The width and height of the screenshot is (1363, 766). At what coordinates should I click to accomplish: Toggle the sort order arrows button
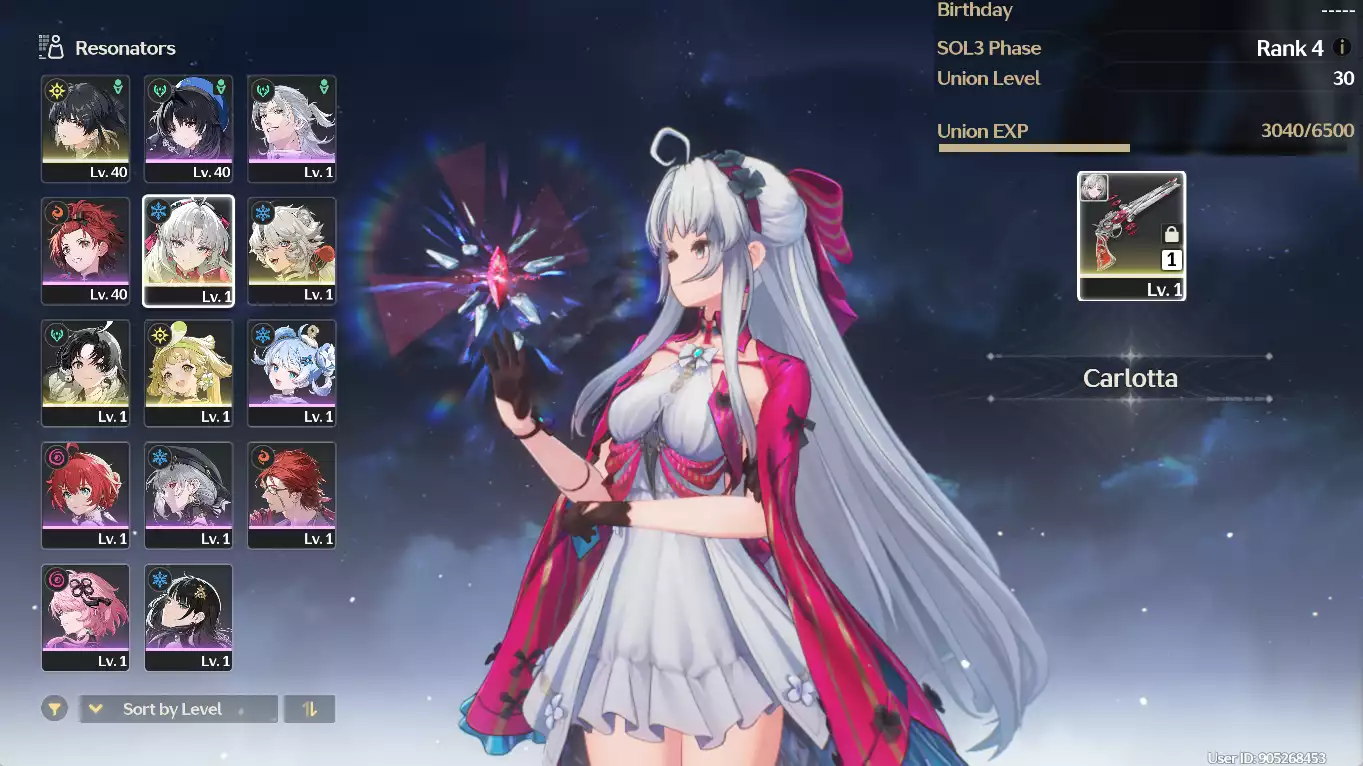pos(309,709)
